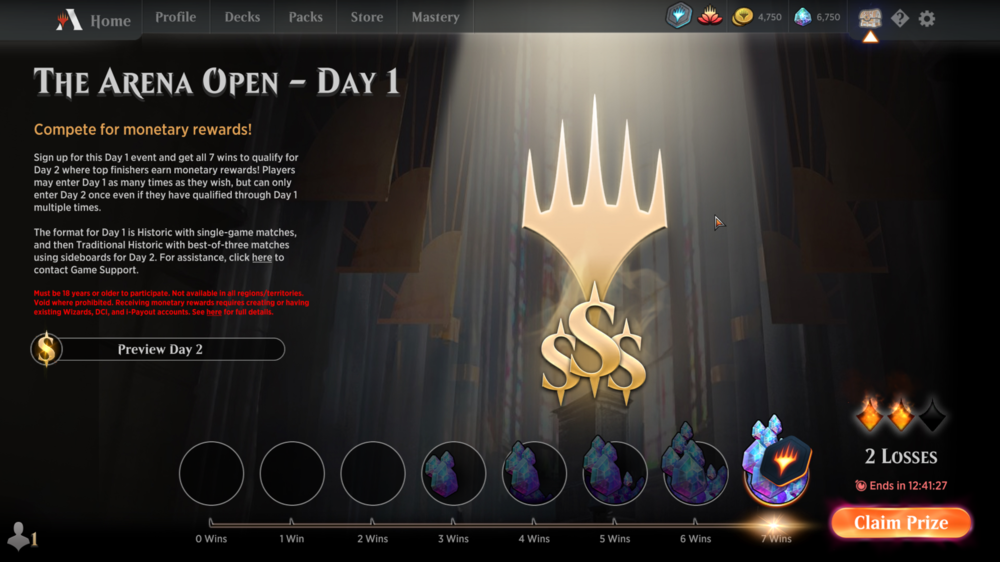1000x562 pixels.
Task: Claim Prize for the event
Action: tap(900, 523)
